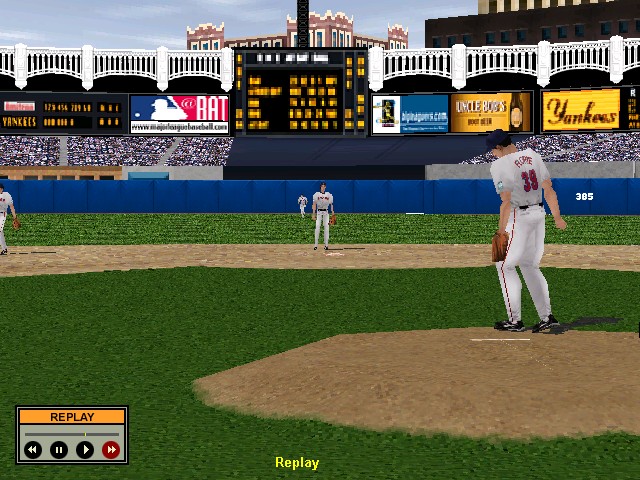Play the replay at normal speed
This screenshot has height=480, width=640.
(x=85, y=450)
